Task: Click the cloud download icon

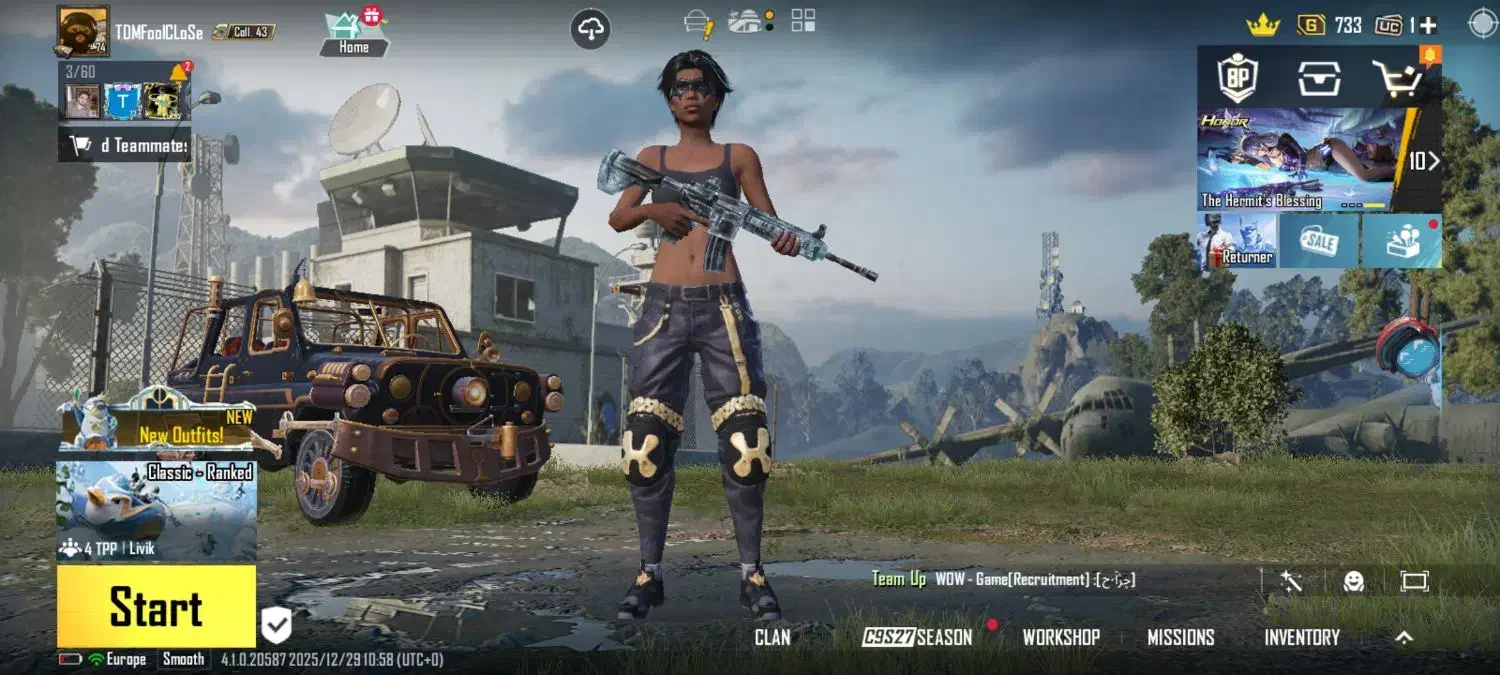Action: 591,29
